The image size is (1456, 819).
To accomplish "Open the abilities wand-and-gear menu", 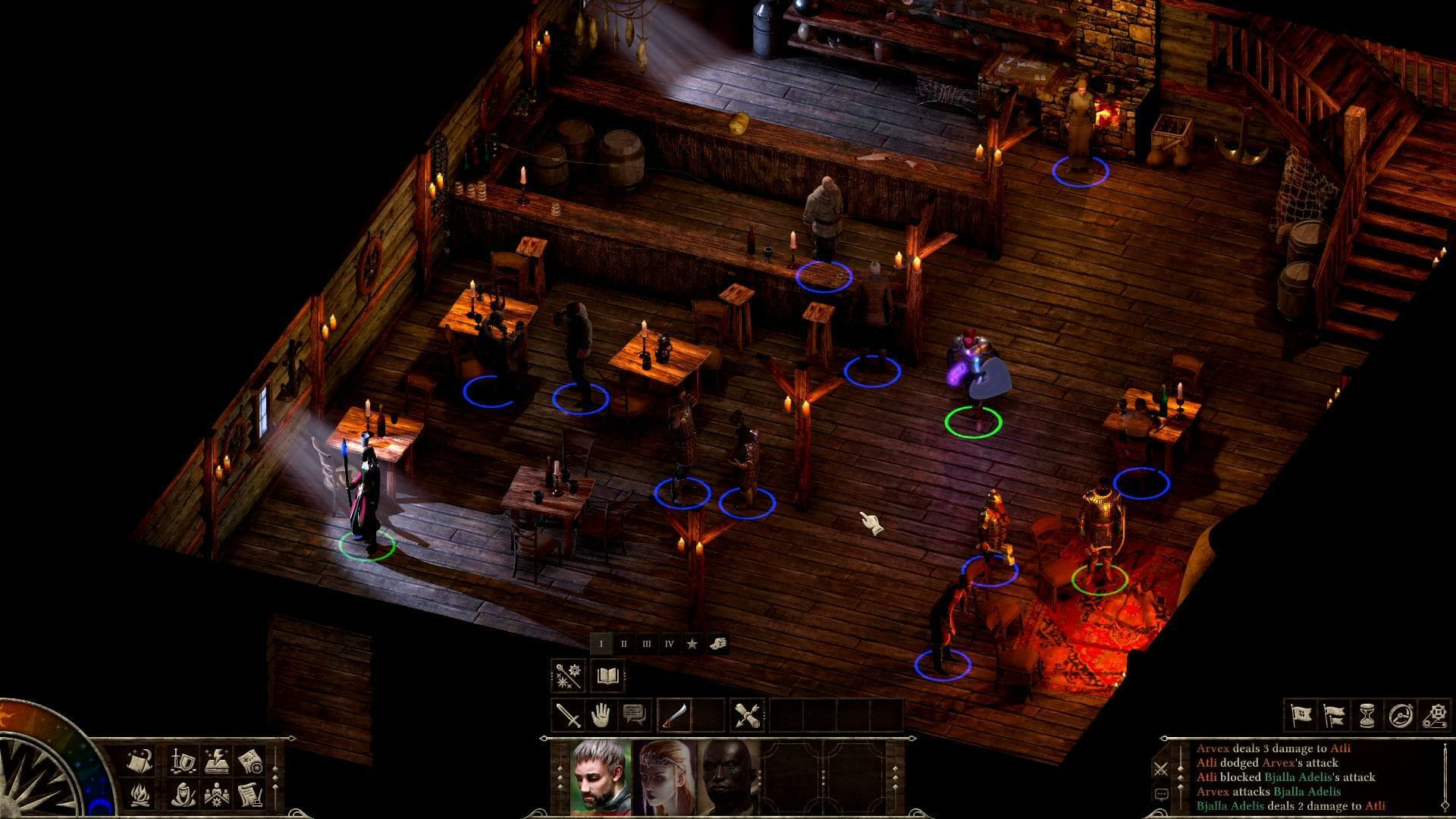I will [566, 675].
